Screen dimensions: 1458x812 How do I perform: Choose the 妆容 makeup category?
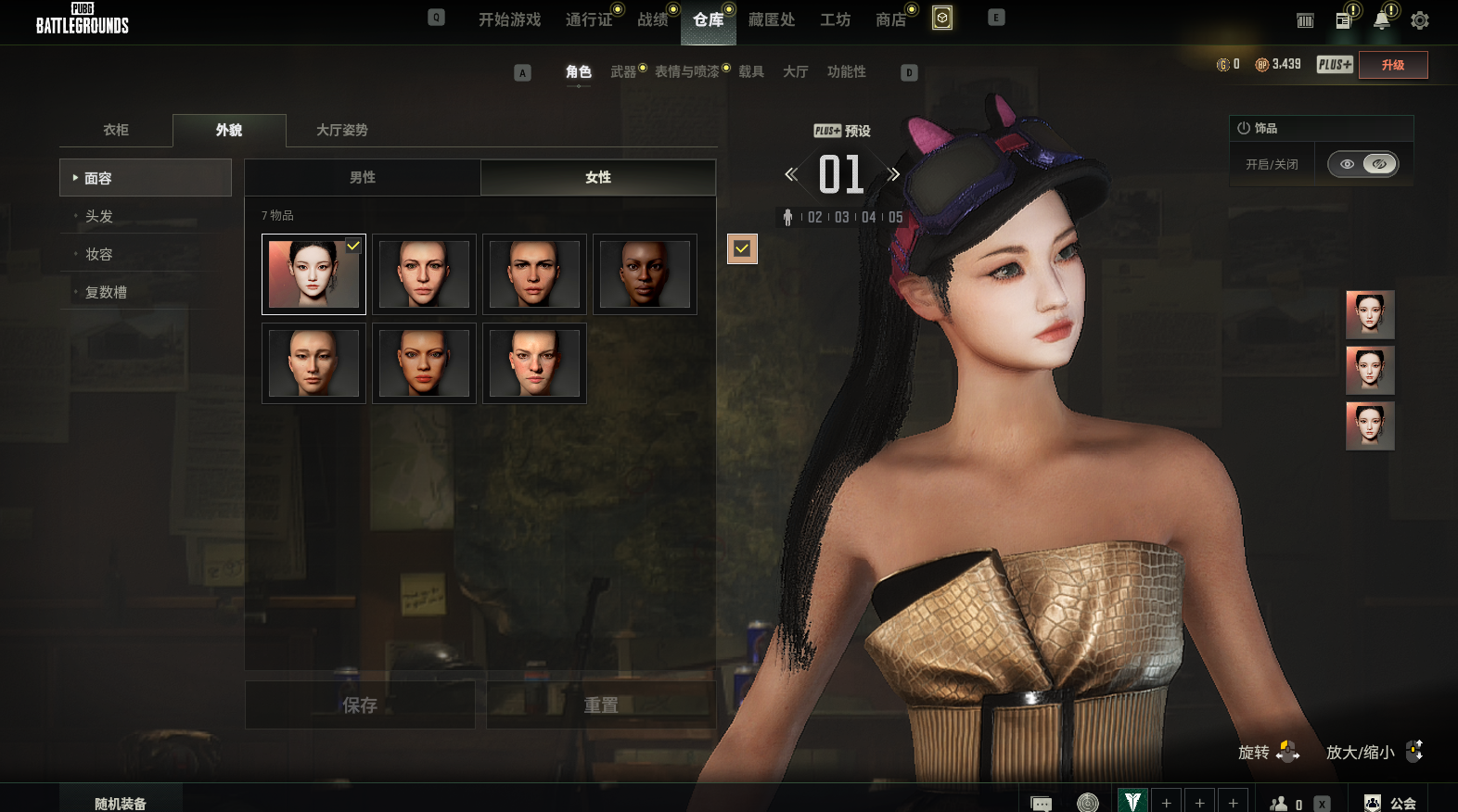click(x=99, y=254)
